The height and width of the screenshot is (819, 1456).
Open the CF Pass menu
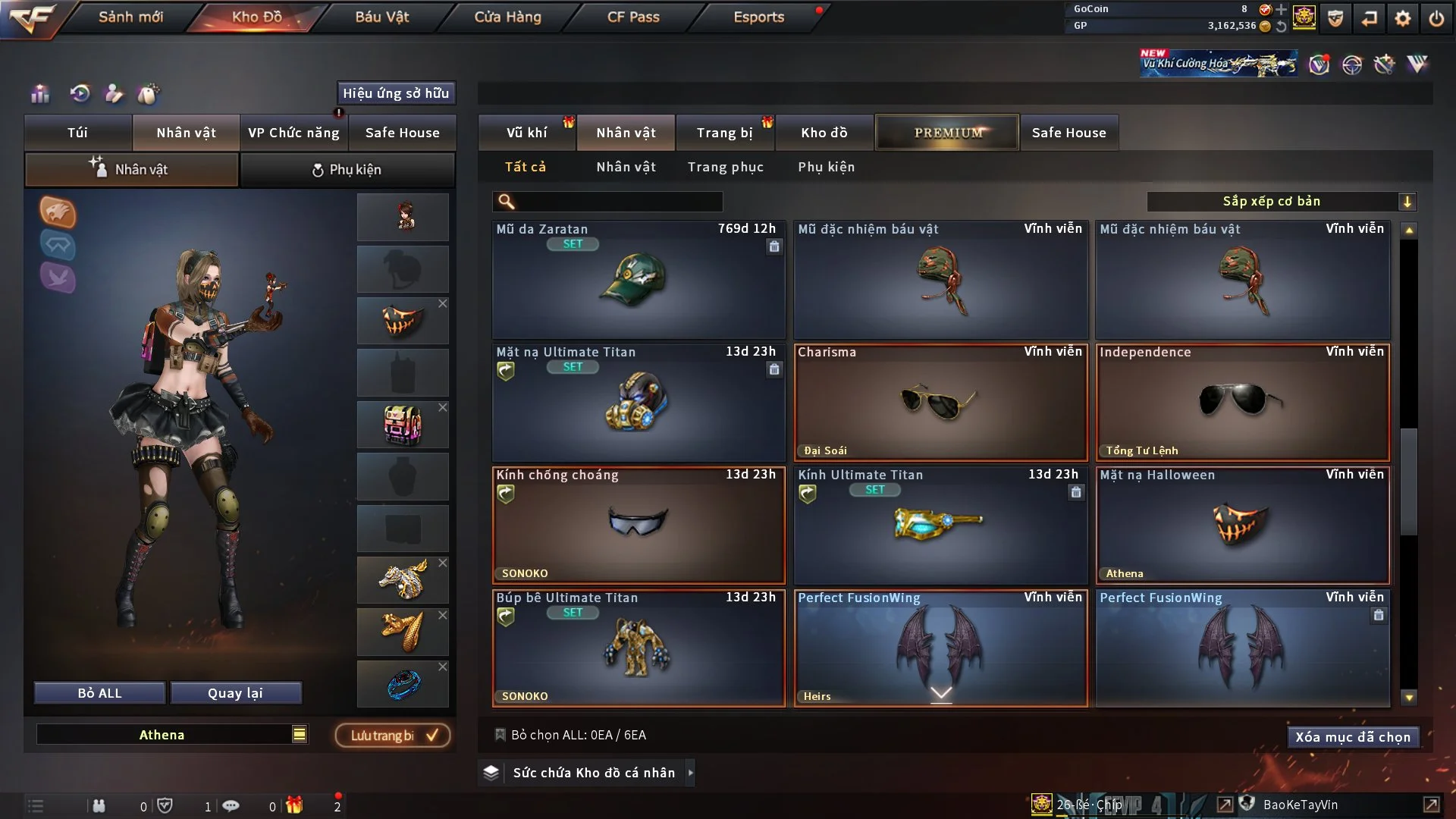coord(632,17)
